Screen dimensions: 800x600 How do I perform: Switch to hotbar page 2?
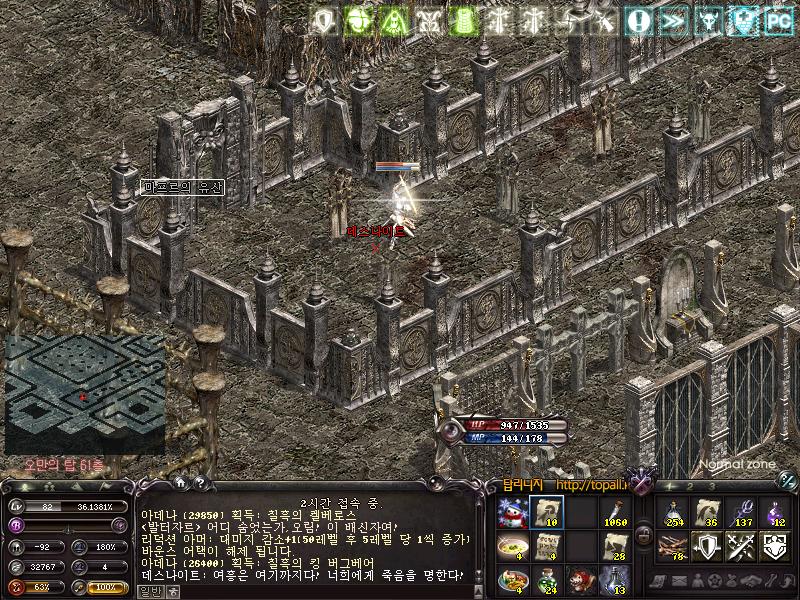point(691,485)
